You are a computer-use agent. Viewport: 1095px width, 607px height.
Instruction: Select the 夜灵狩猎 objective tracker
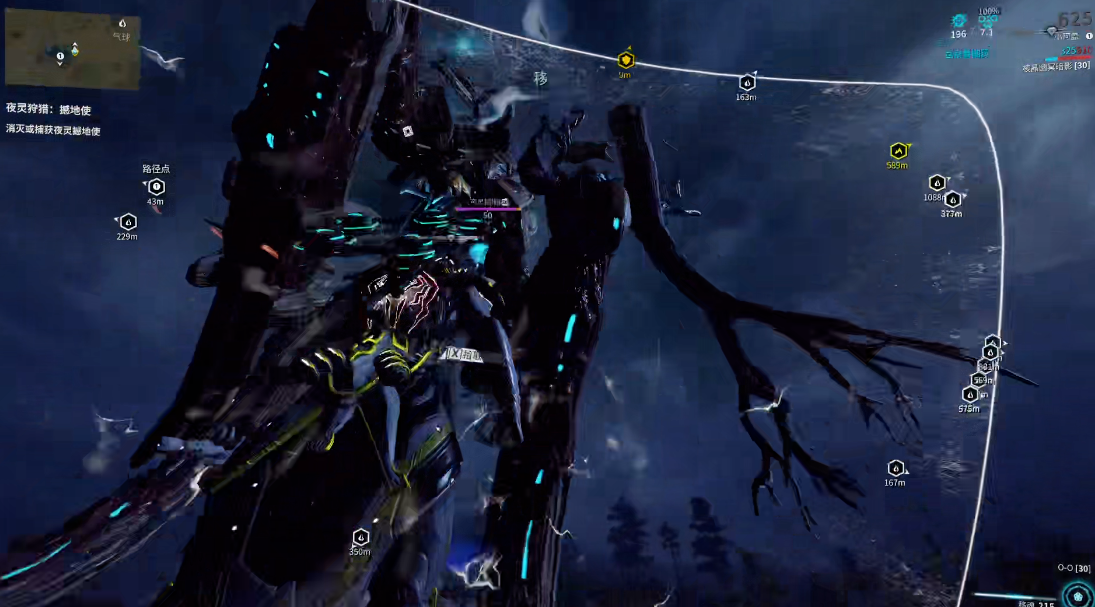(49, 110)
